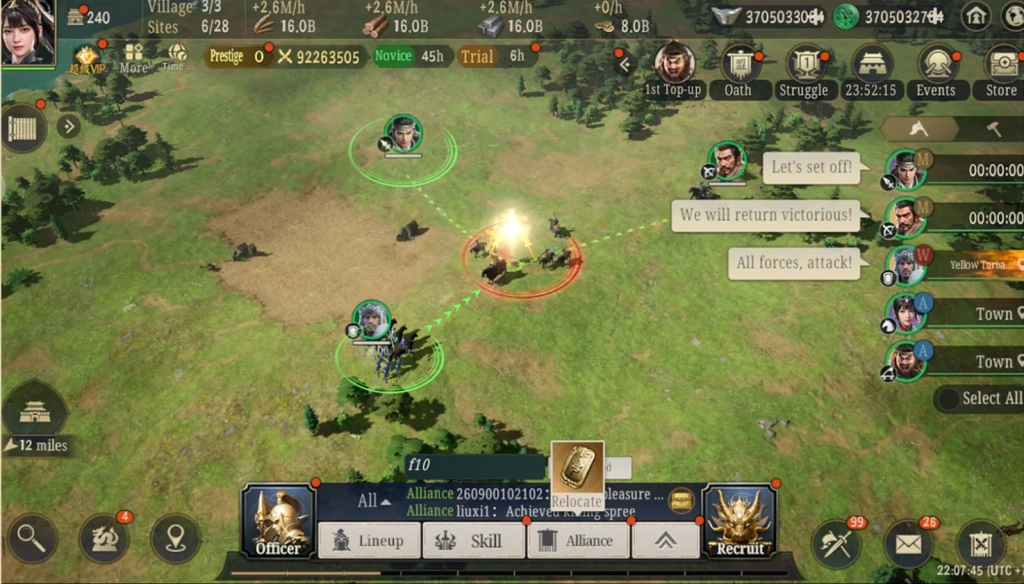Open the Officer menu
This screenshot has height=584, width=1024.
click(x=278, y=520)
